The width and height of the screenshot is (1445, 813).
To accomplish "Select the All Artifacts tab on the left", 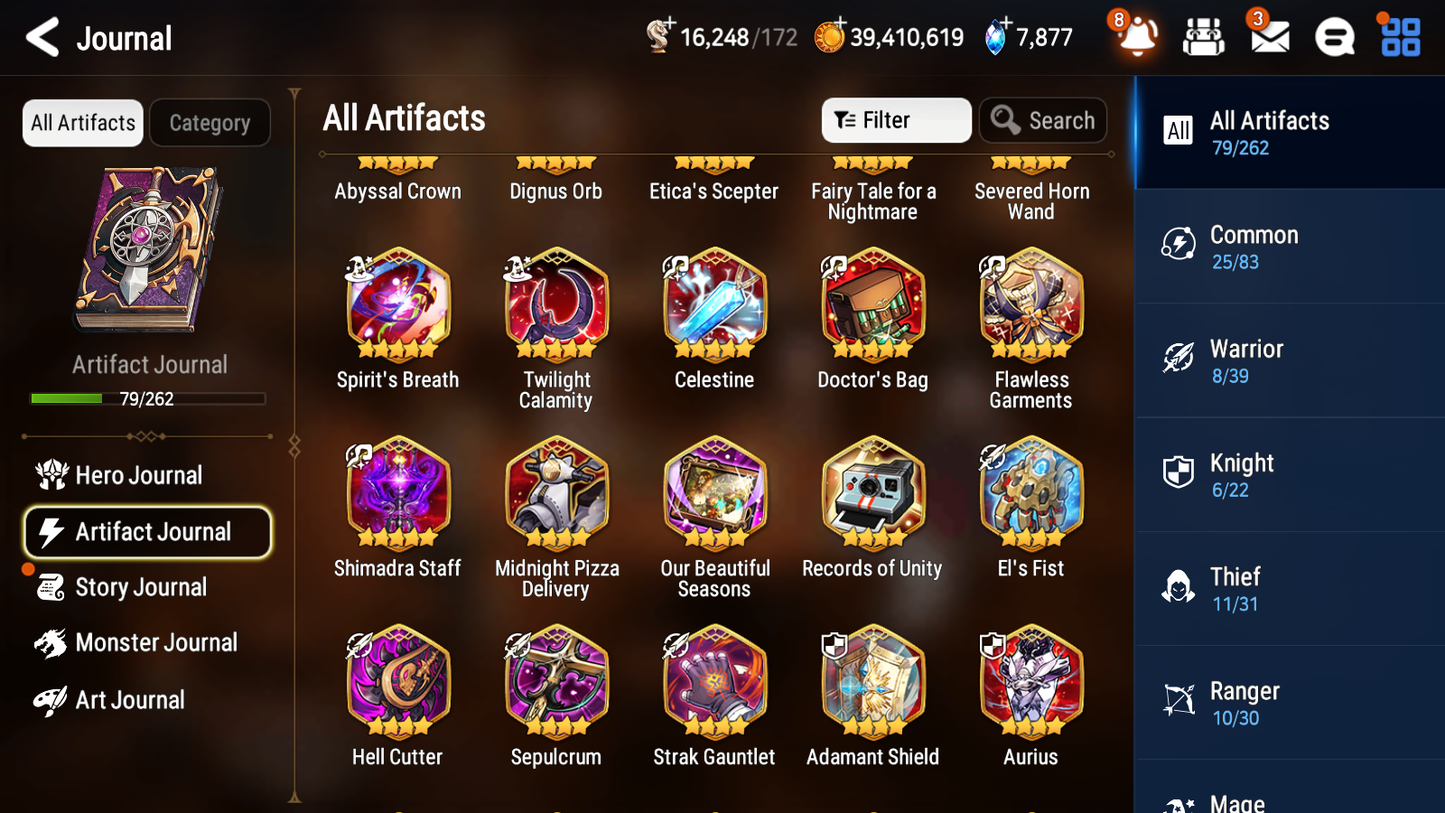I will tap(82, 122).
